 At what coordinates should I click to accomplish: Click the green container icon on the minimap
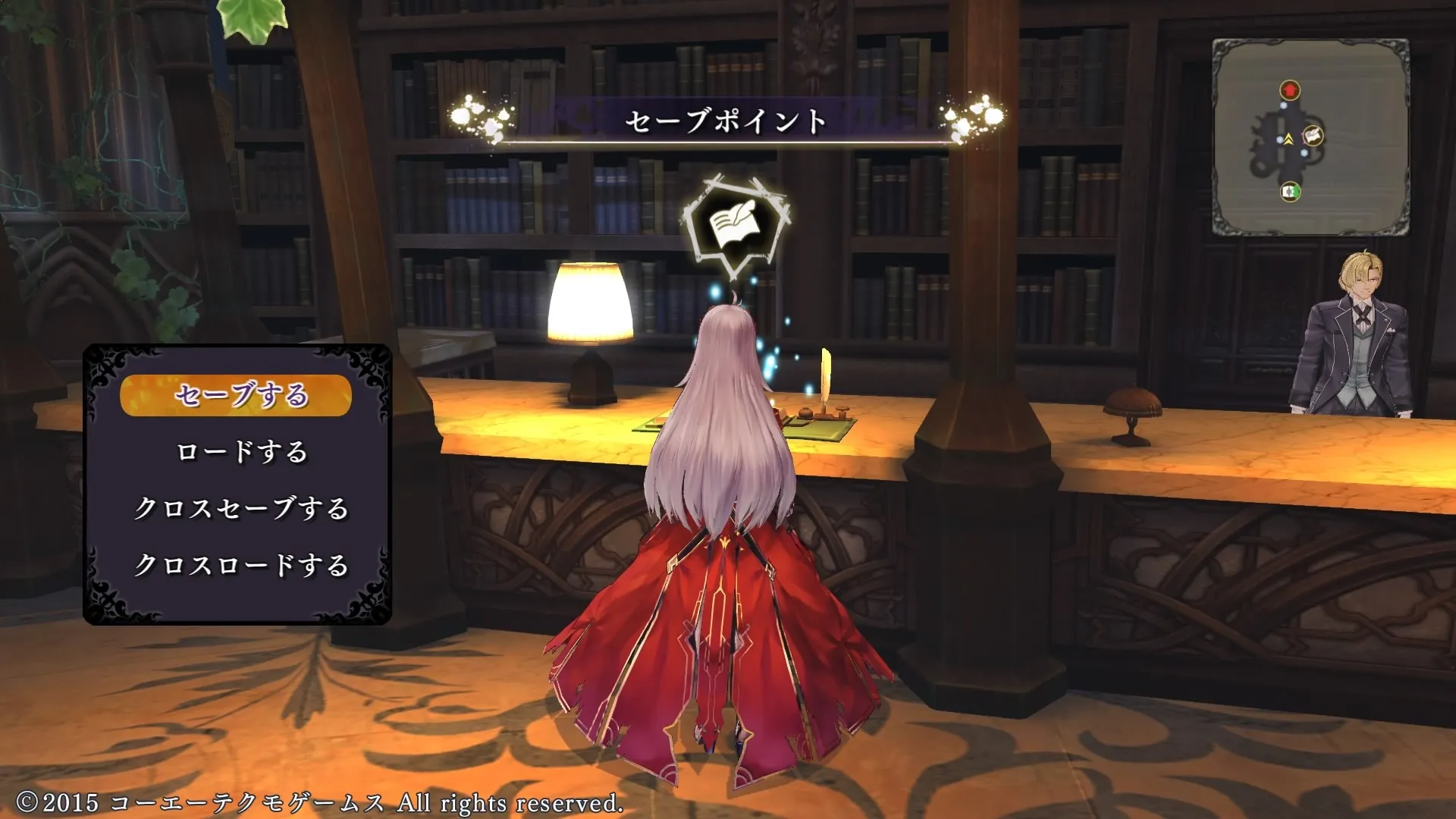(1291, 192)
